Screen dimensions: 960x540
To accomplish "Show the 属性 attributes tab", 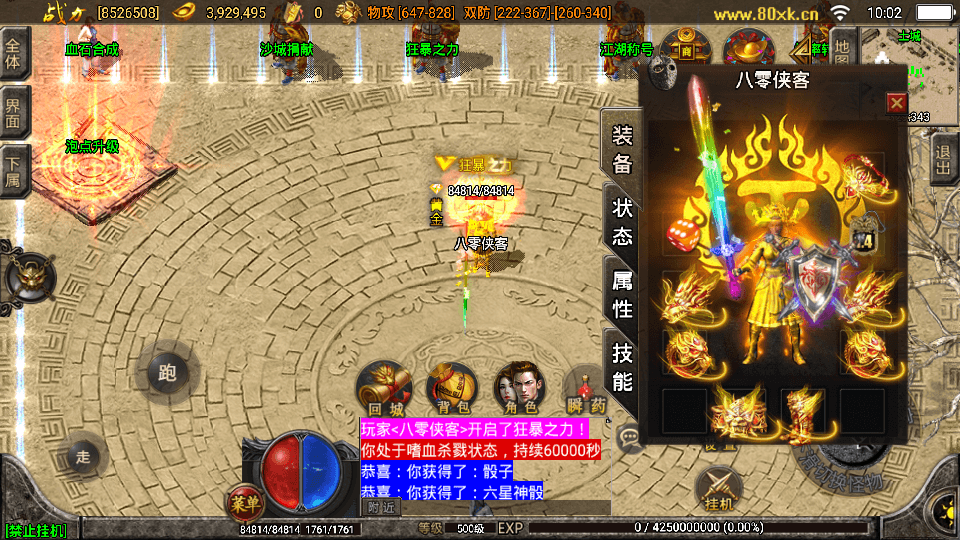I will coord(622,295).
